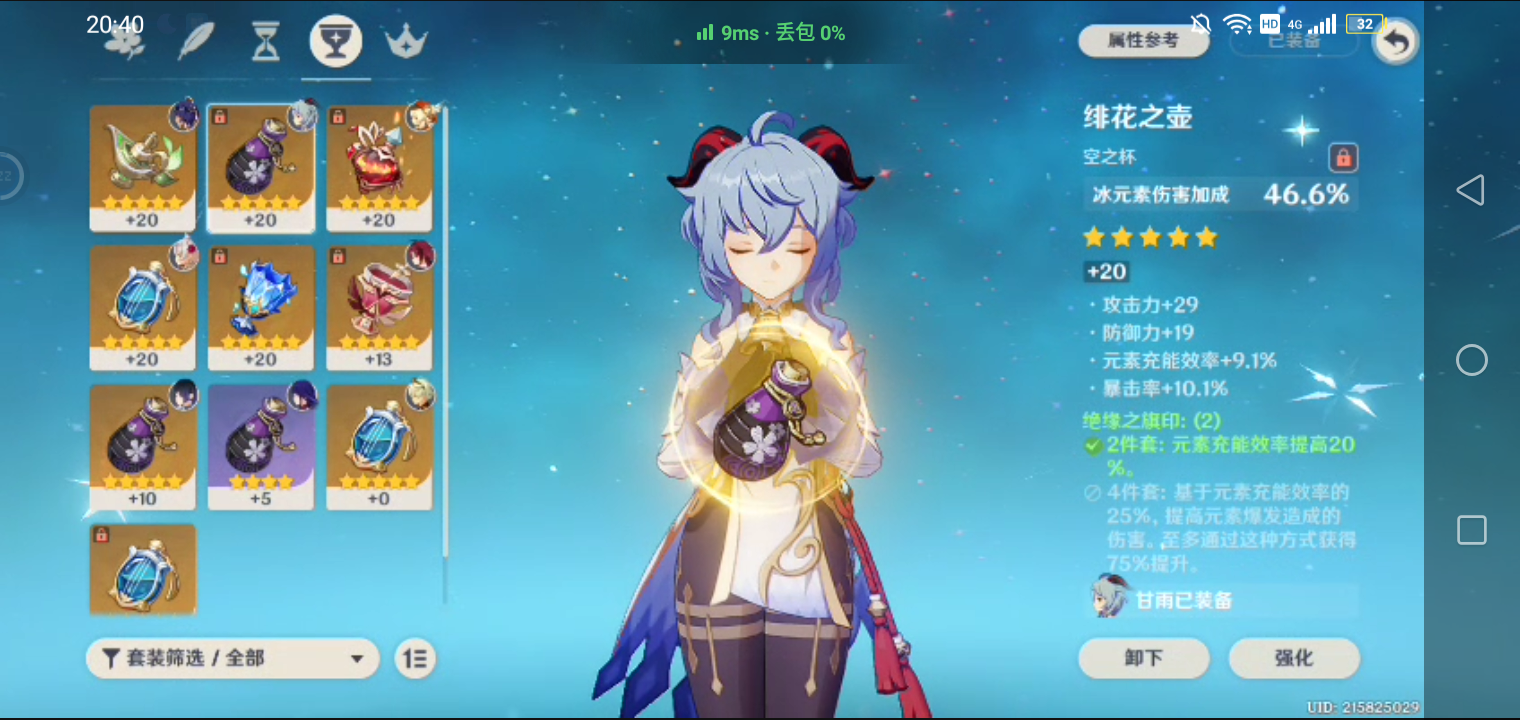Click 甘雨已装备 equipped character row
1520x720 pixels.
point(1220,600)
